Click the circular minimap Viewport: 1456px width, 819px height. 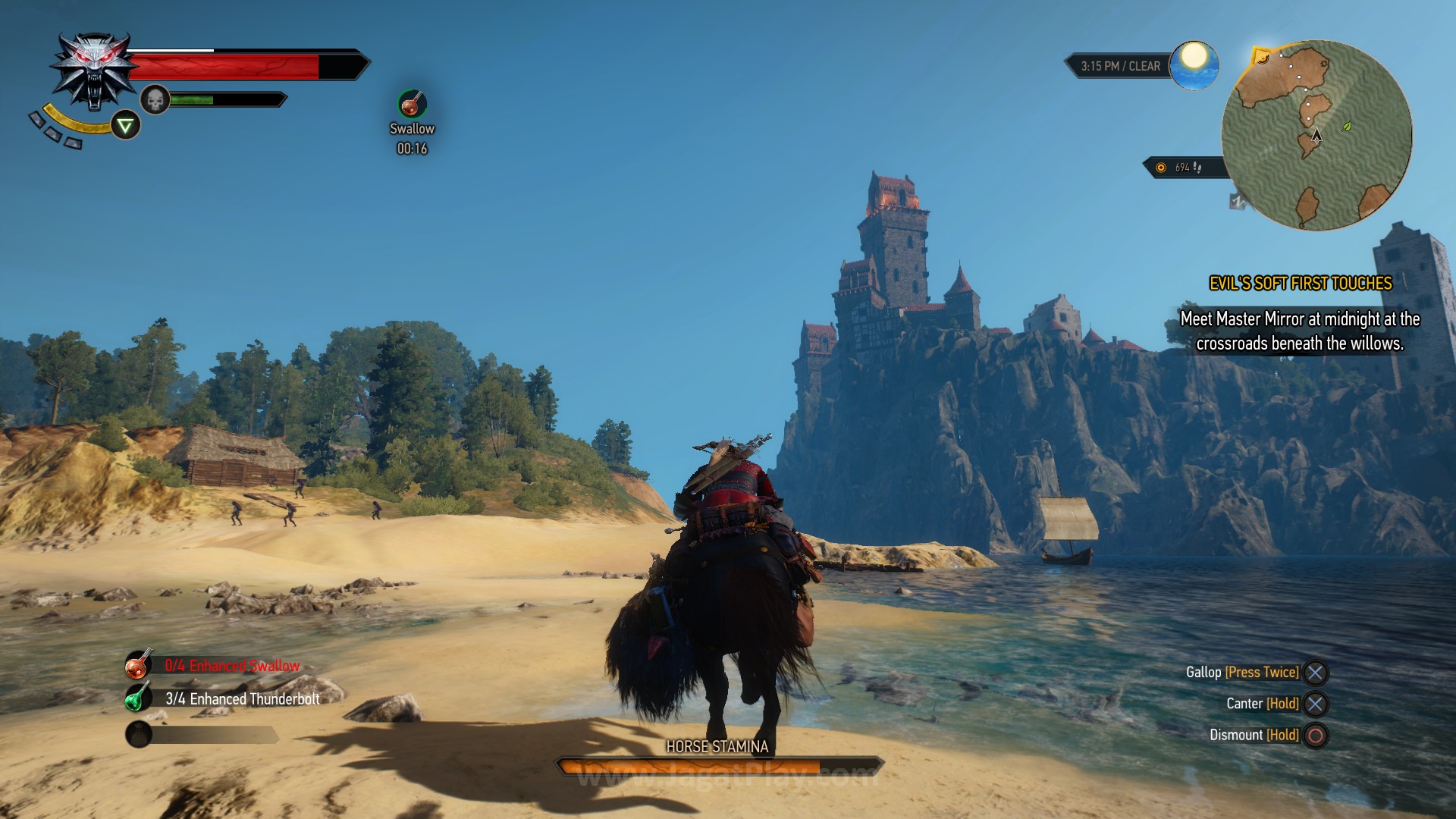1316,135
